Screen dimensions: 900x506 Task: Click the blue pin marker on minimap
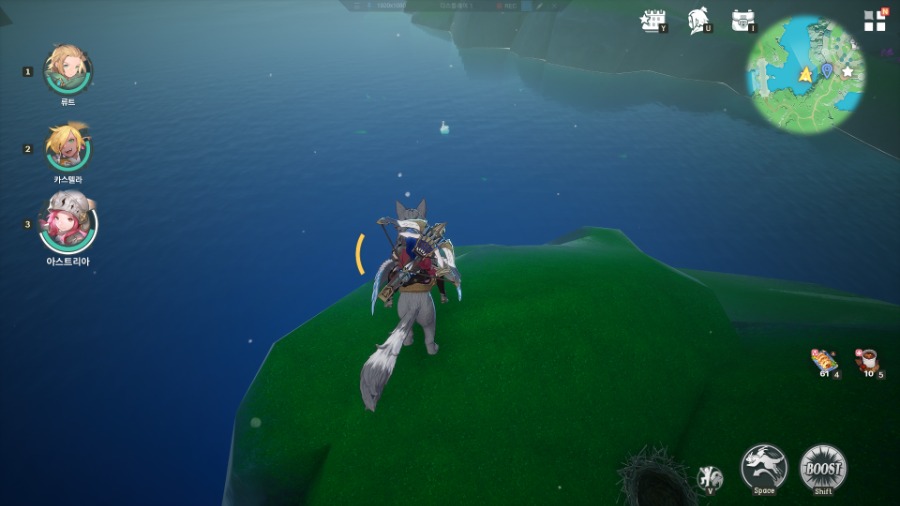coord(827,69)
